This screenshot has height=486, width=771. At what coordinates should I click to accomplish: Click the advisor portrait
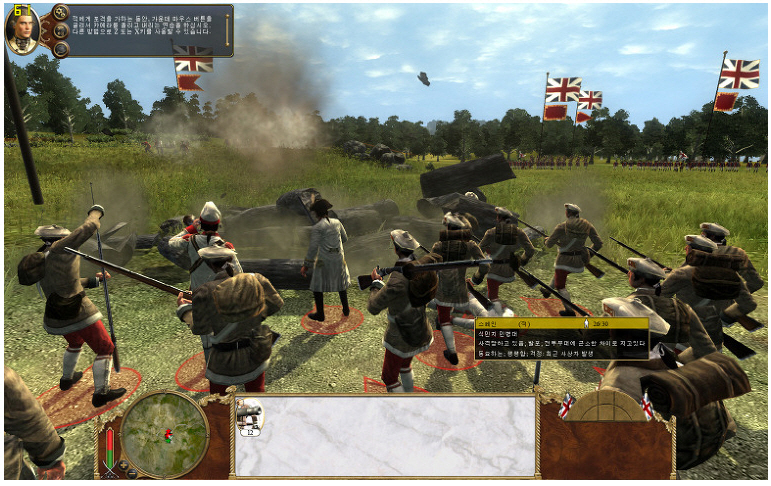point(22,30)
